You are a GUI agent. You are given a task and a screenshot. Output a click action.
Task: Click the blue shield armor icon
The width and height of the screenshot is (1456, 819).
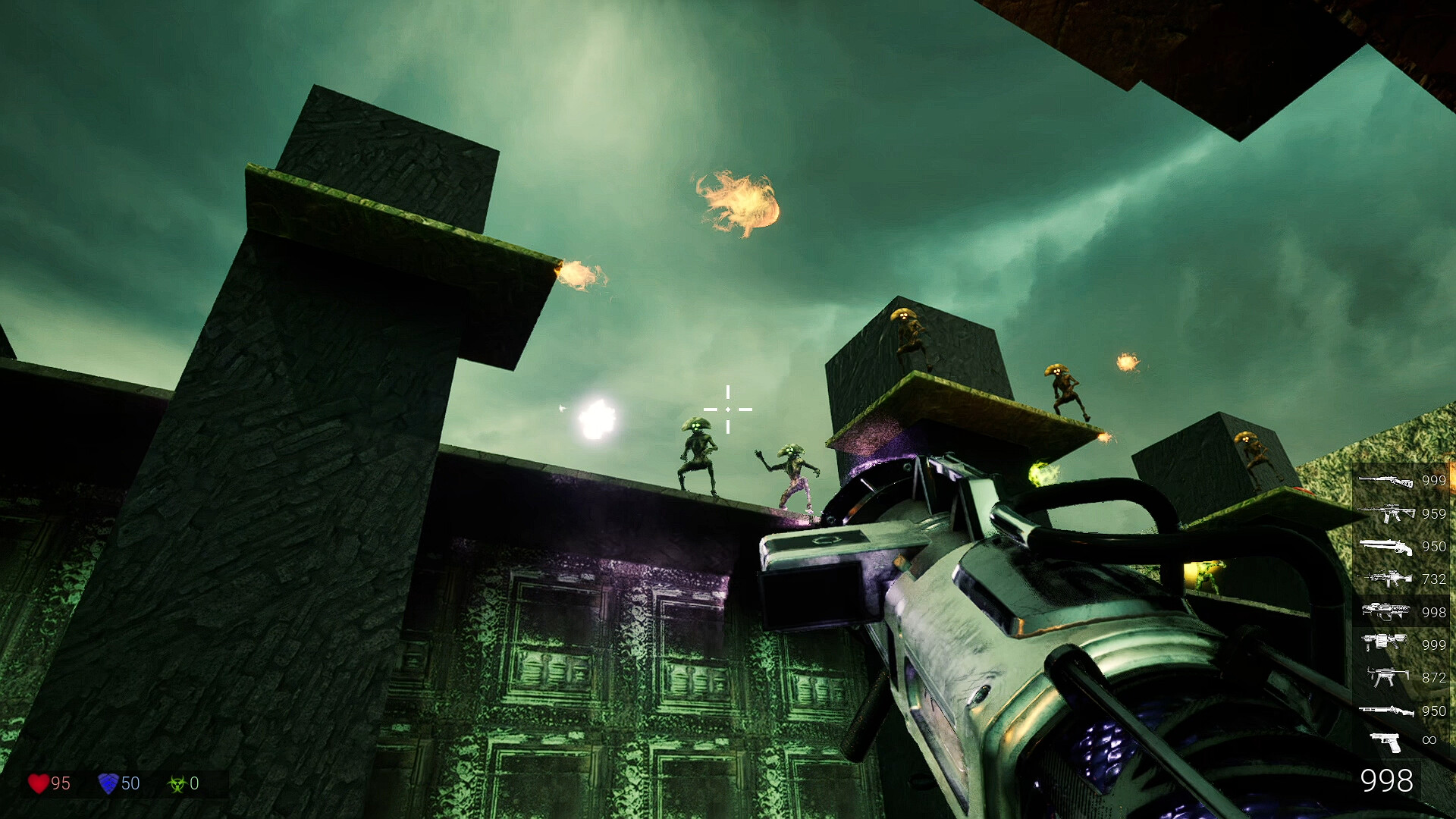click(109, 784)
